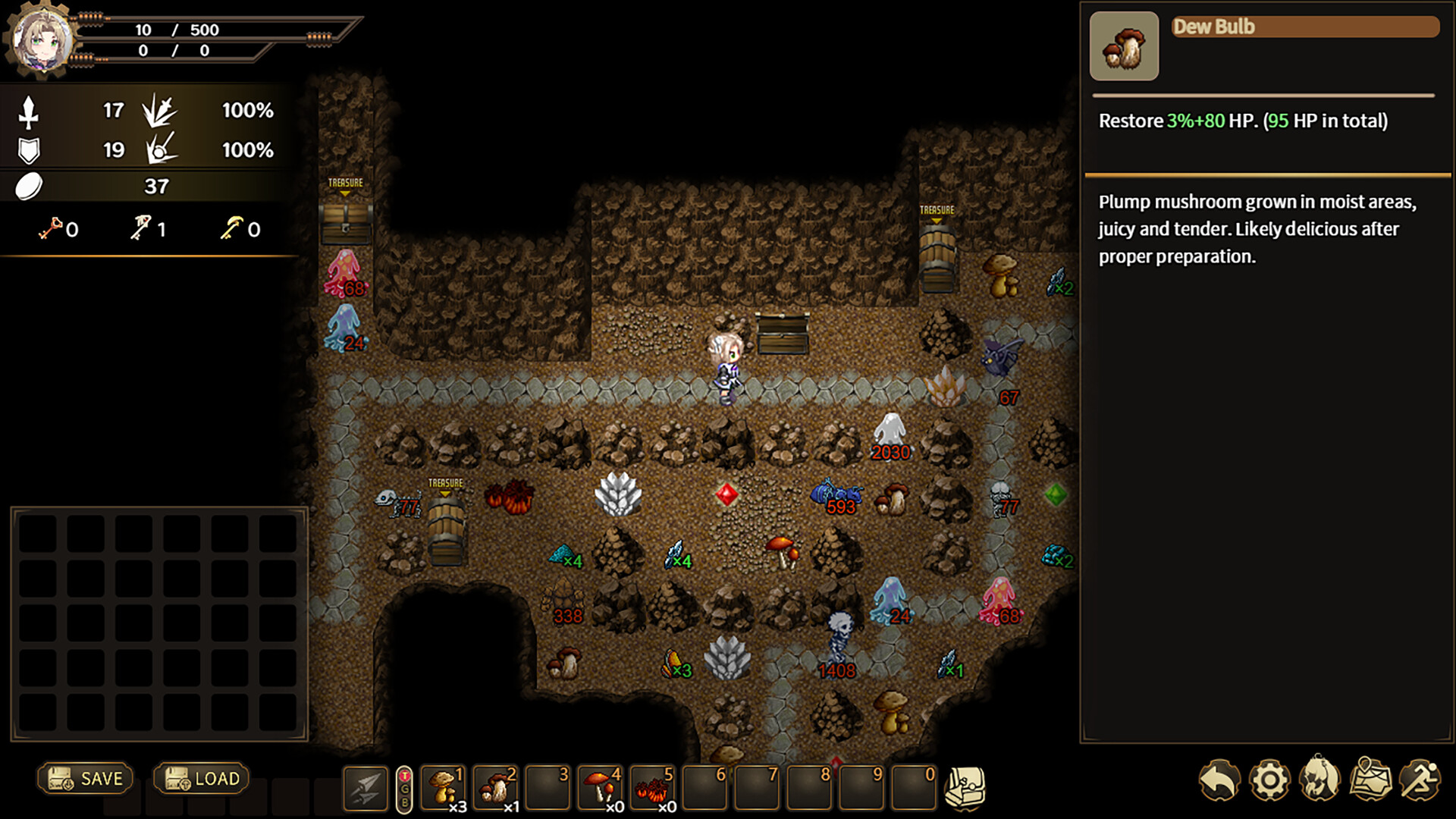The width and height of the screenshot is (1456, 819).
Task: Open the LOAD game menu
Action: point(202,779)
